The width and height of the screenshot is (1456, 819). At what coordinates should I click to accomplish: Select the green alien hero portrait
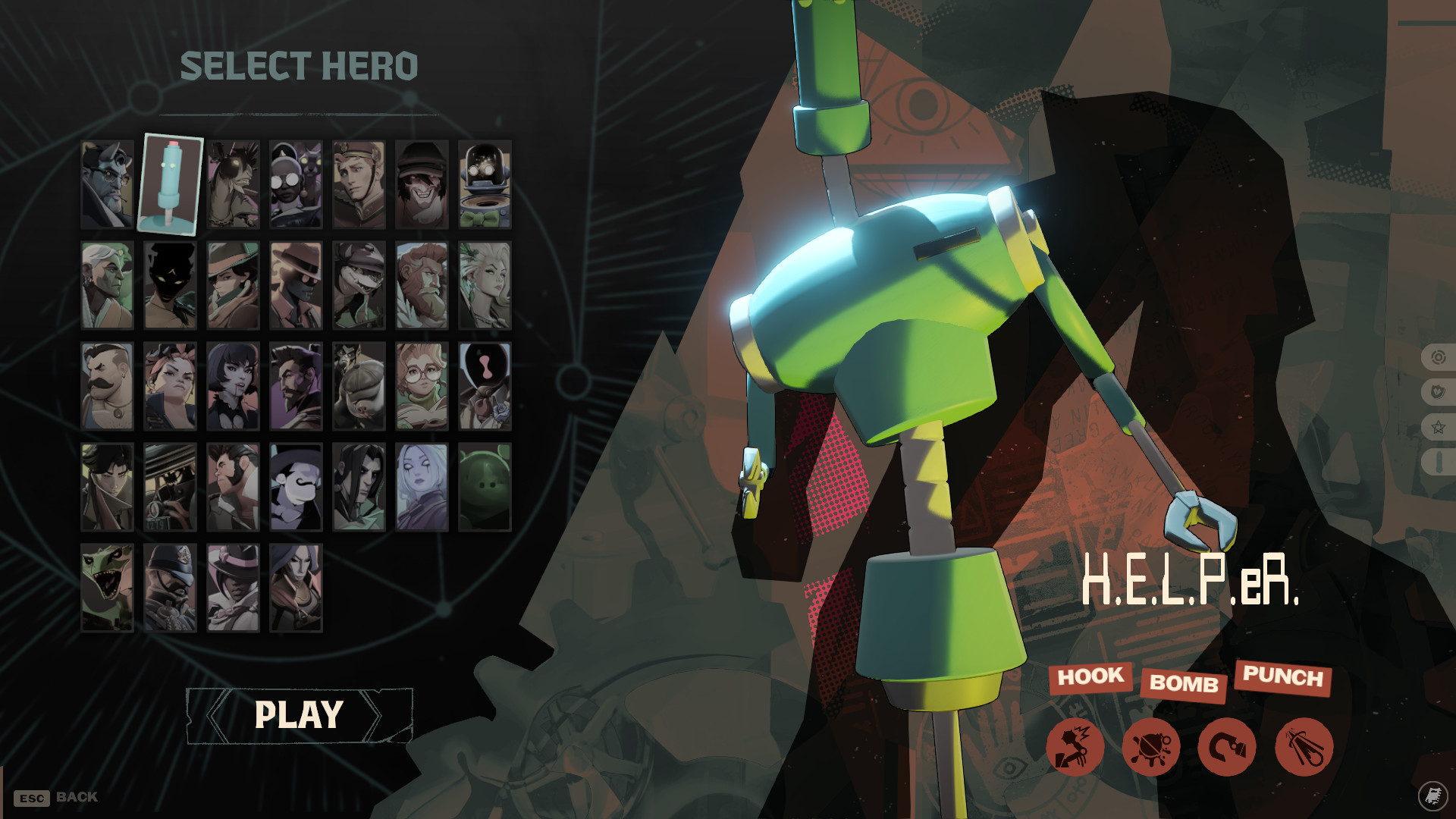(x=485, y=487)
